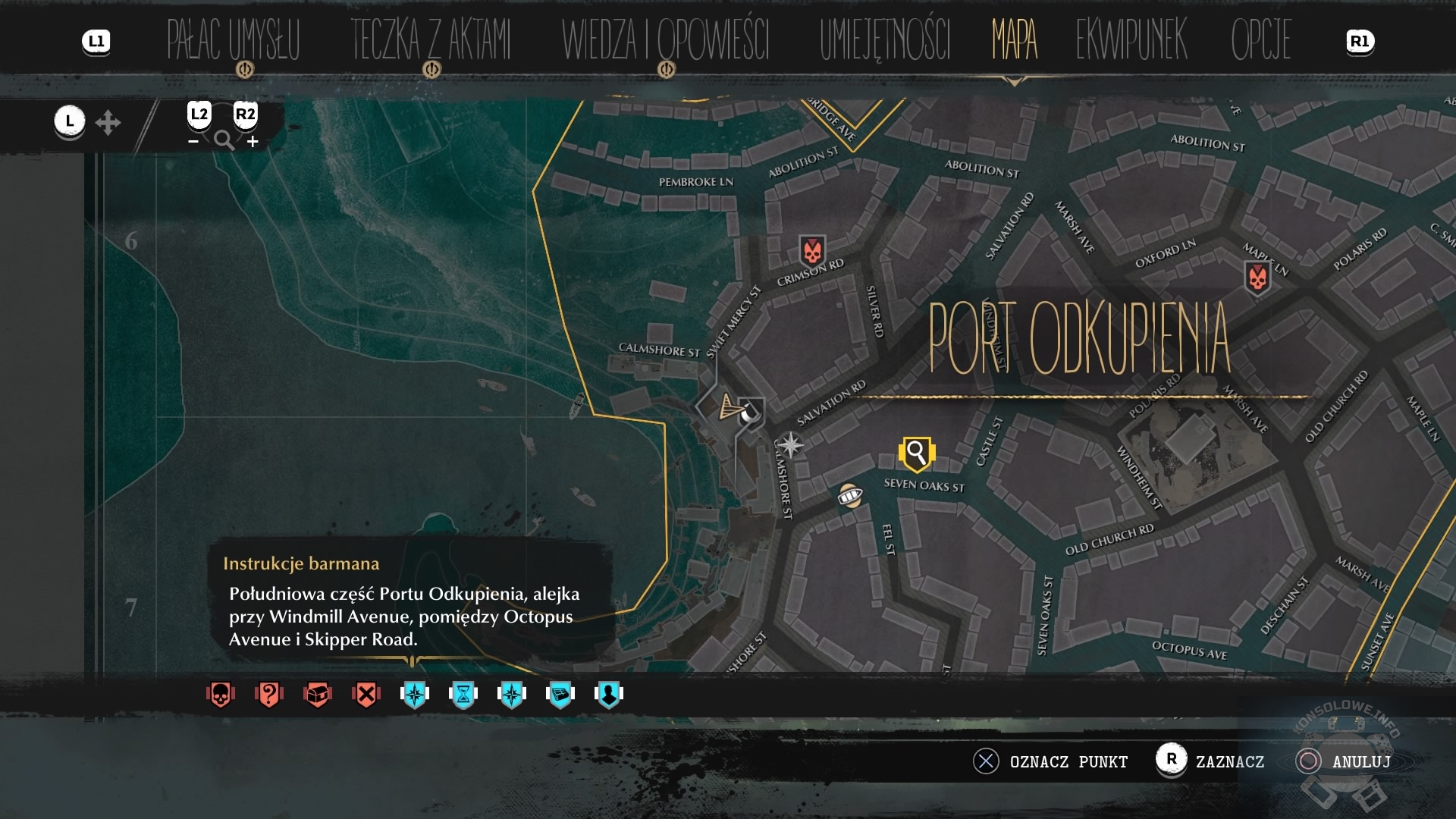Select the treasure chest legend icon
The image size is (1456, 819).
coord(317,694)
